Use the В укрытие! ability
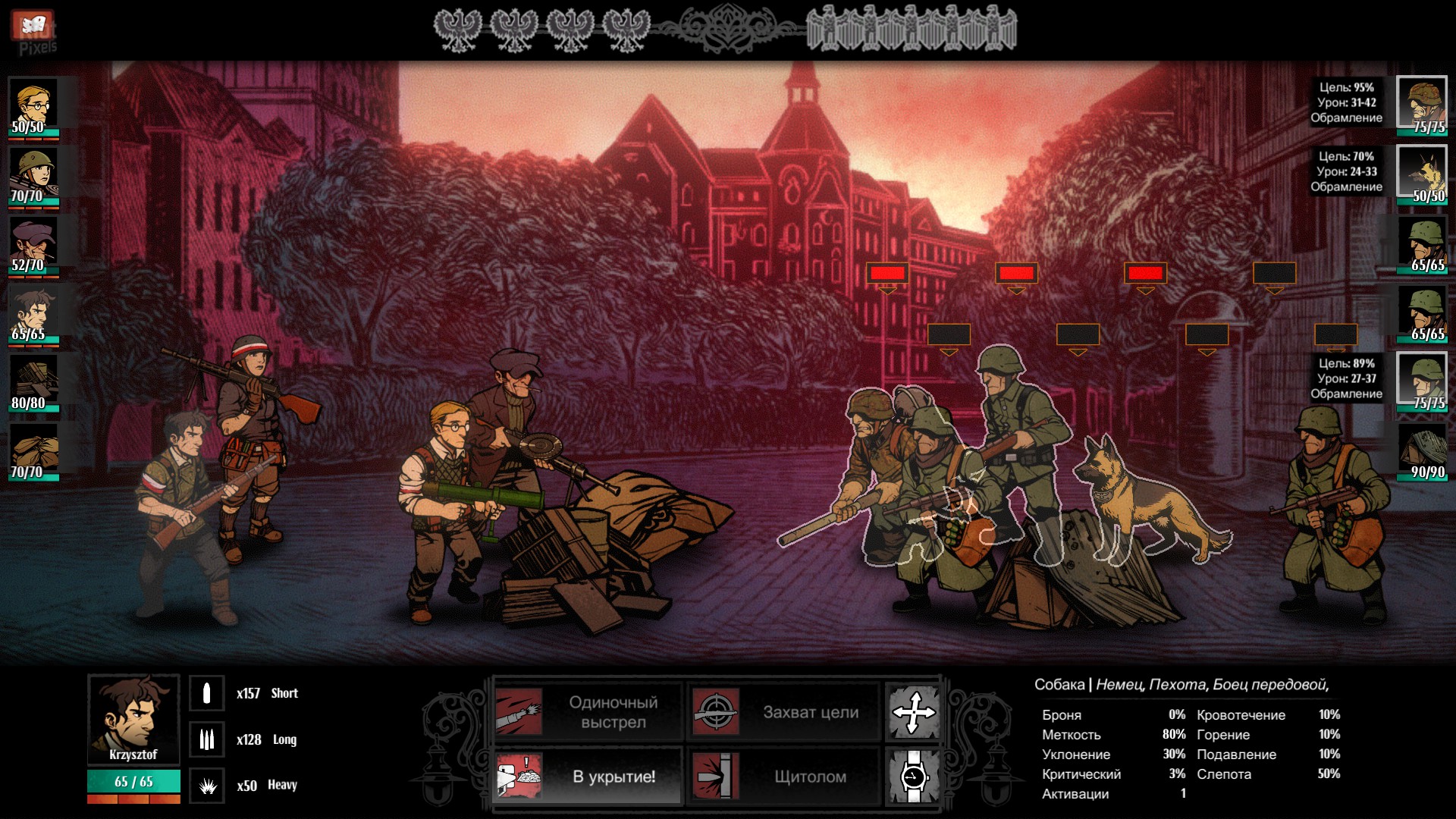1456x819 pixels. (588, 777)
